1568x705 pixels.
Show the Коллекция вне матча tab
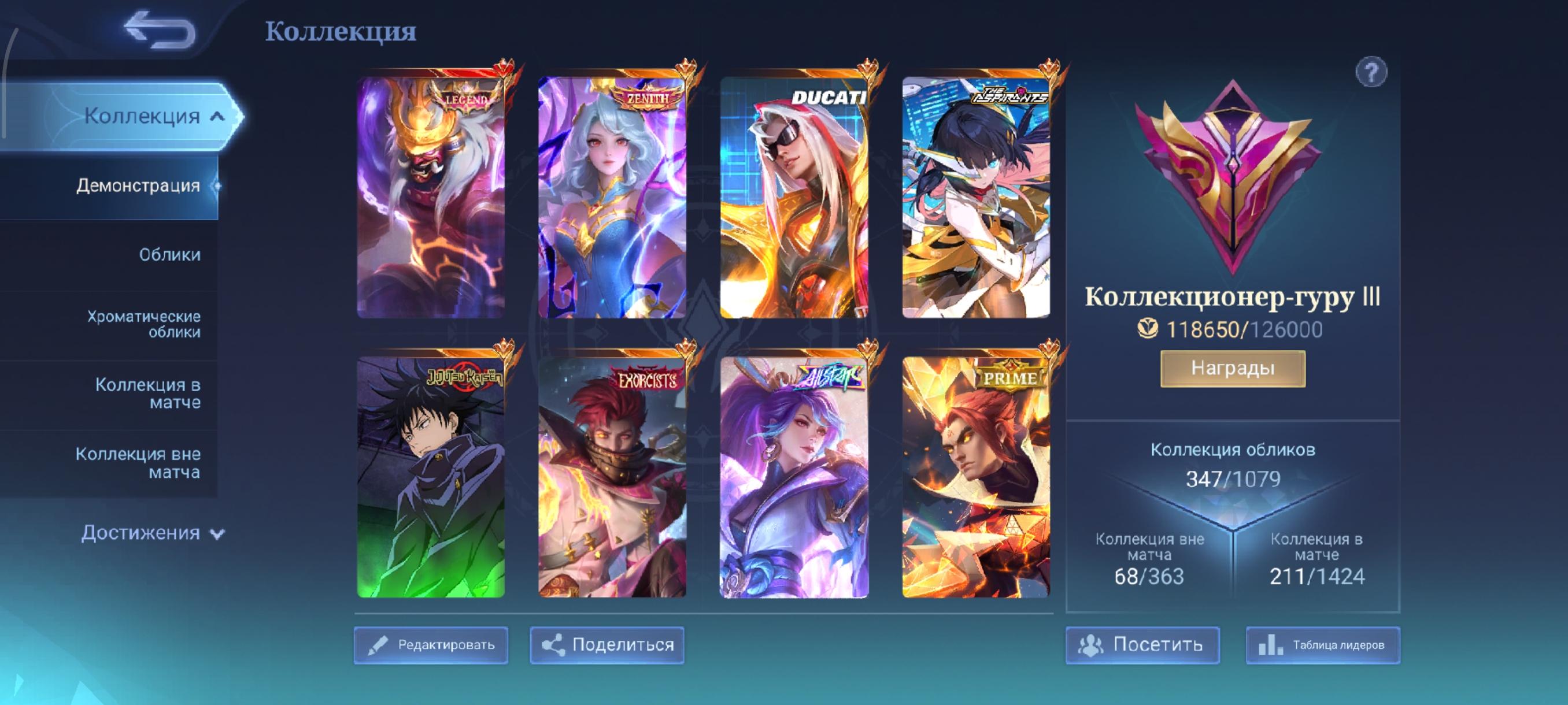tap(138, 462)
